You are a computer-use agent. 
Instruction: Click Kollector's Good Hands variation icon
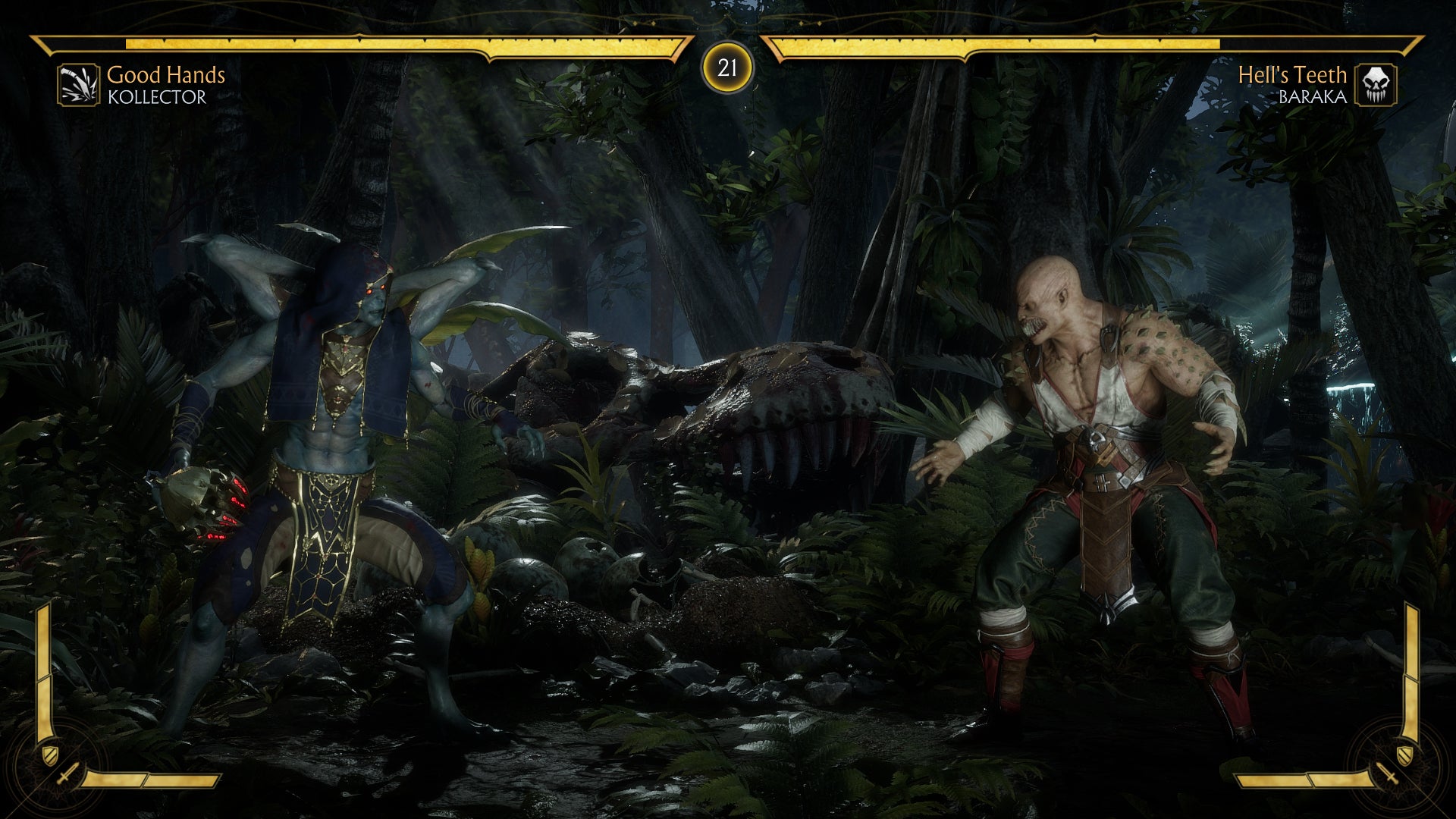pyautogui.click(x=78, y=84)
